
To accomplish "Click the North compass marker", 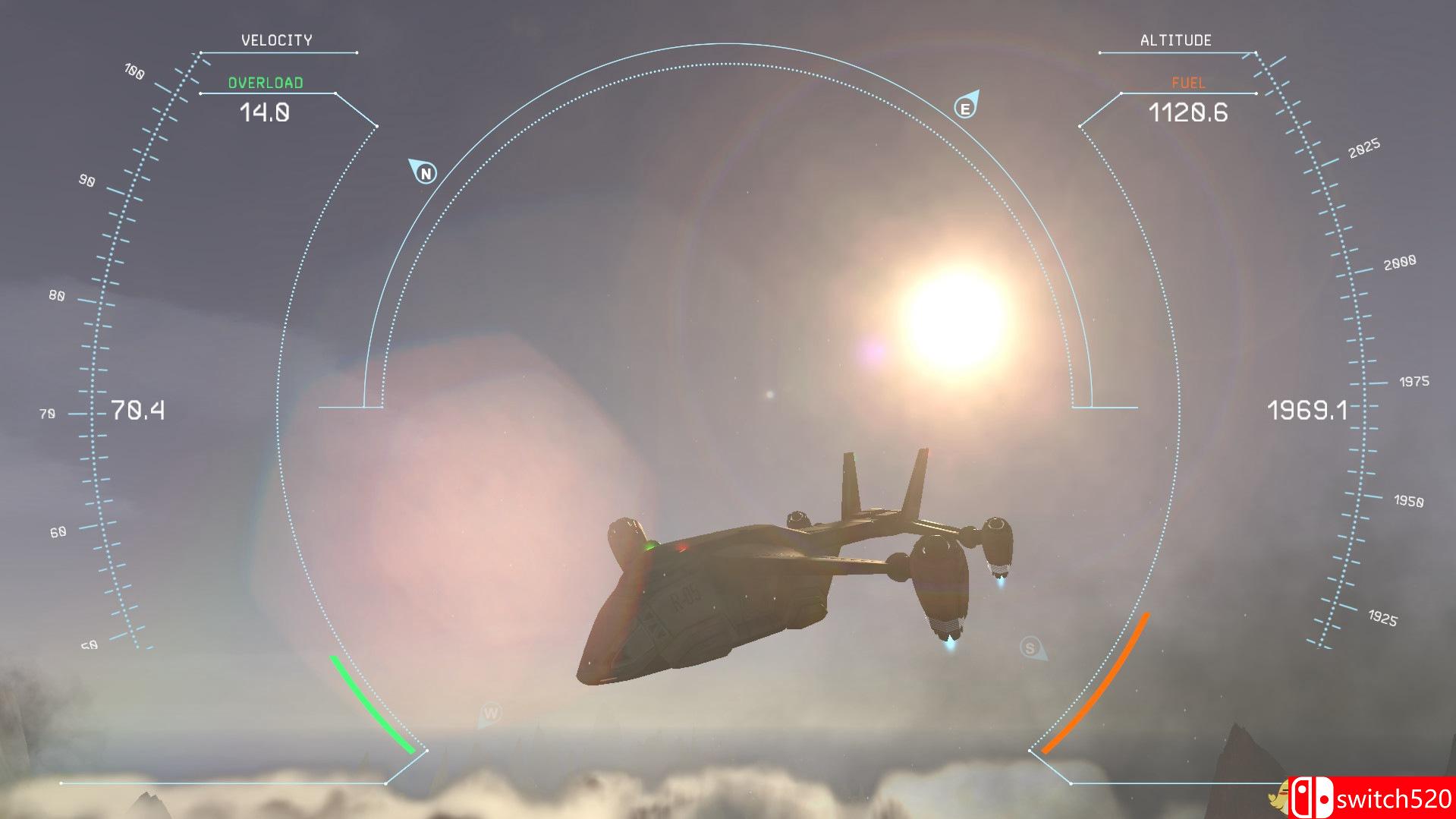I will tap(425, 172).
